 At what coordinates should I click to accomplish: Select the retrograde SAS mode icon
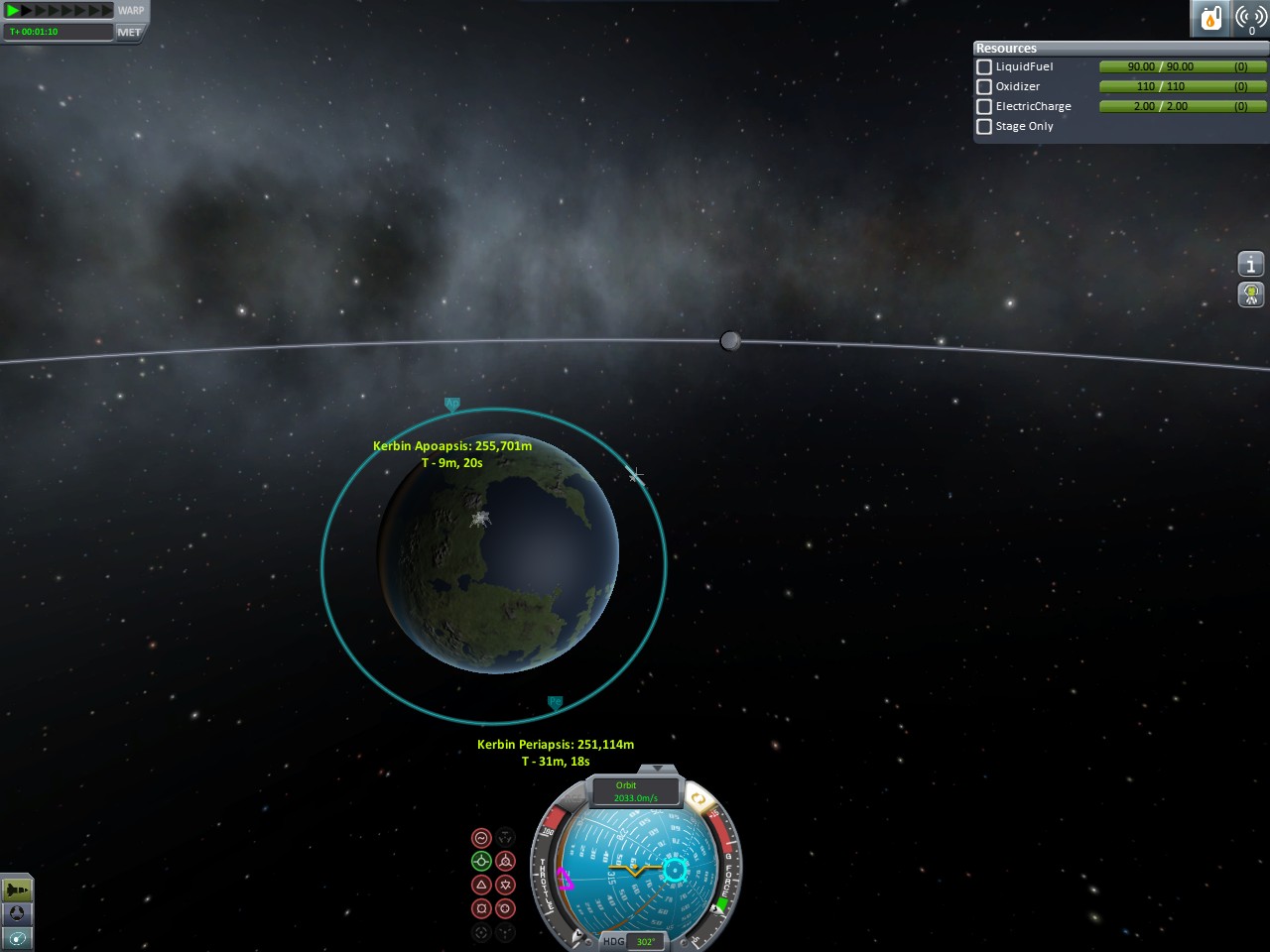click(505, 861)
